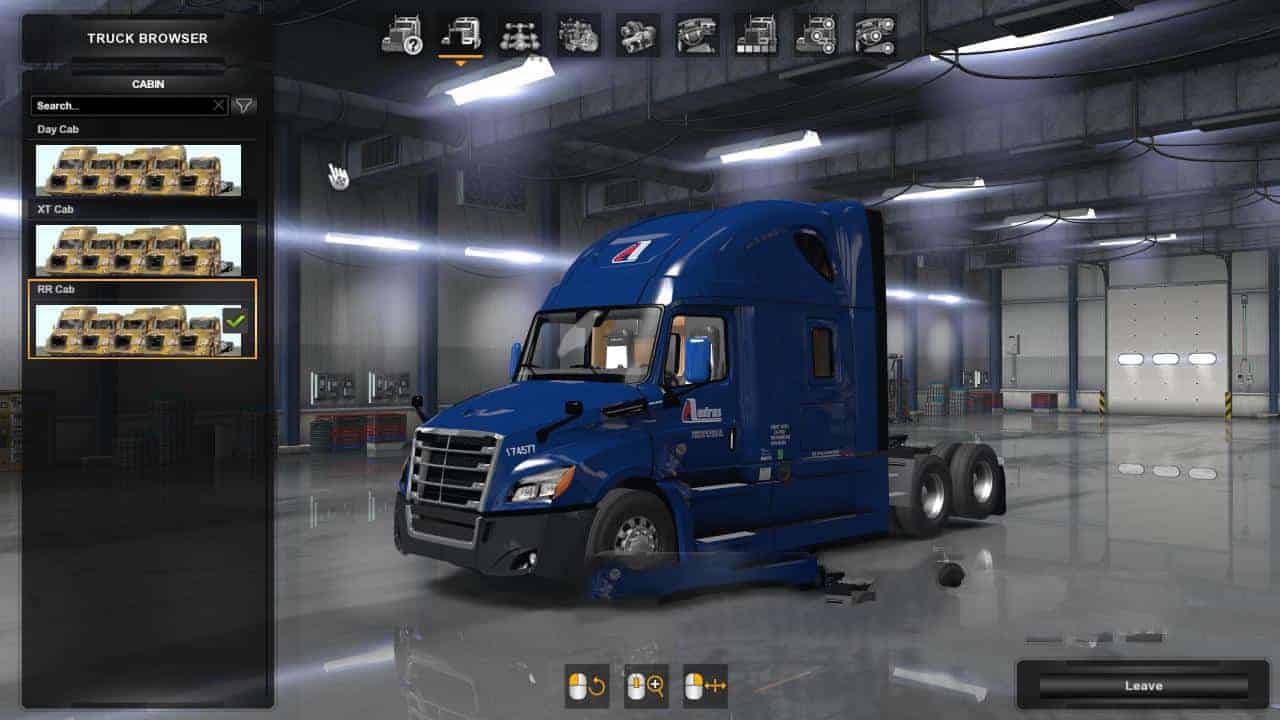Screen dimensions: 1280x720
Task: Clear the search box with the X
Action: point(219,105)
